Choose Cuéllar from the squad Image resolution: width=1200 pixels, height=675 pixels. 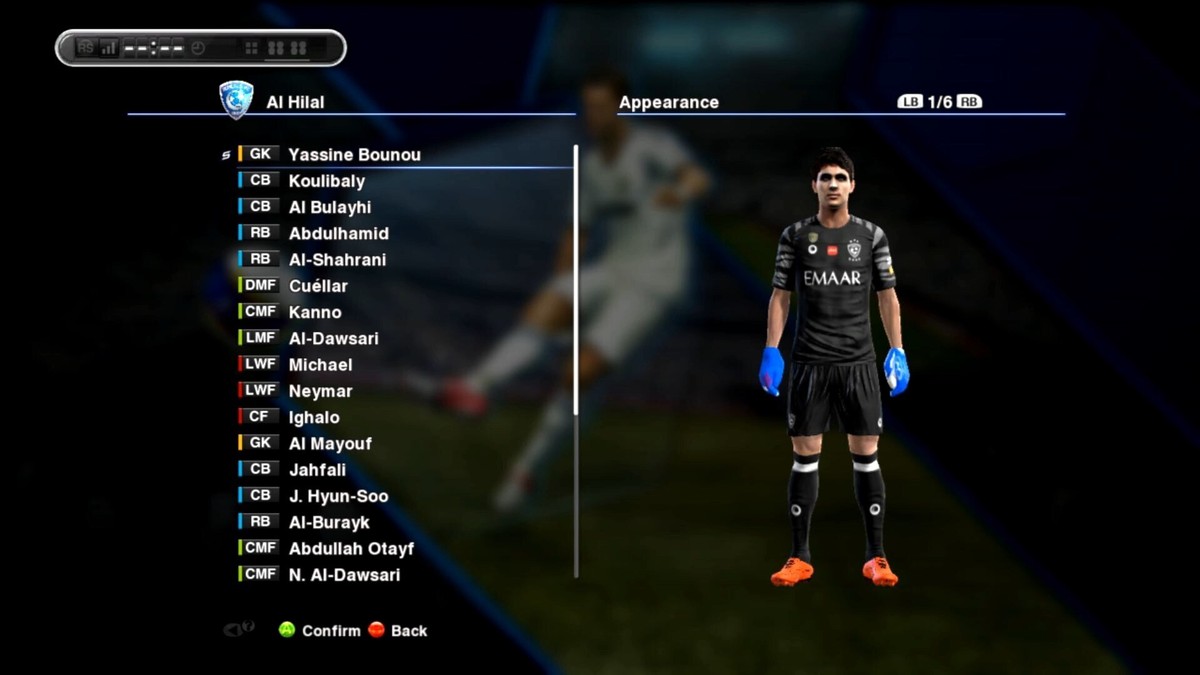pyautogui.click(x=318, y=286)
